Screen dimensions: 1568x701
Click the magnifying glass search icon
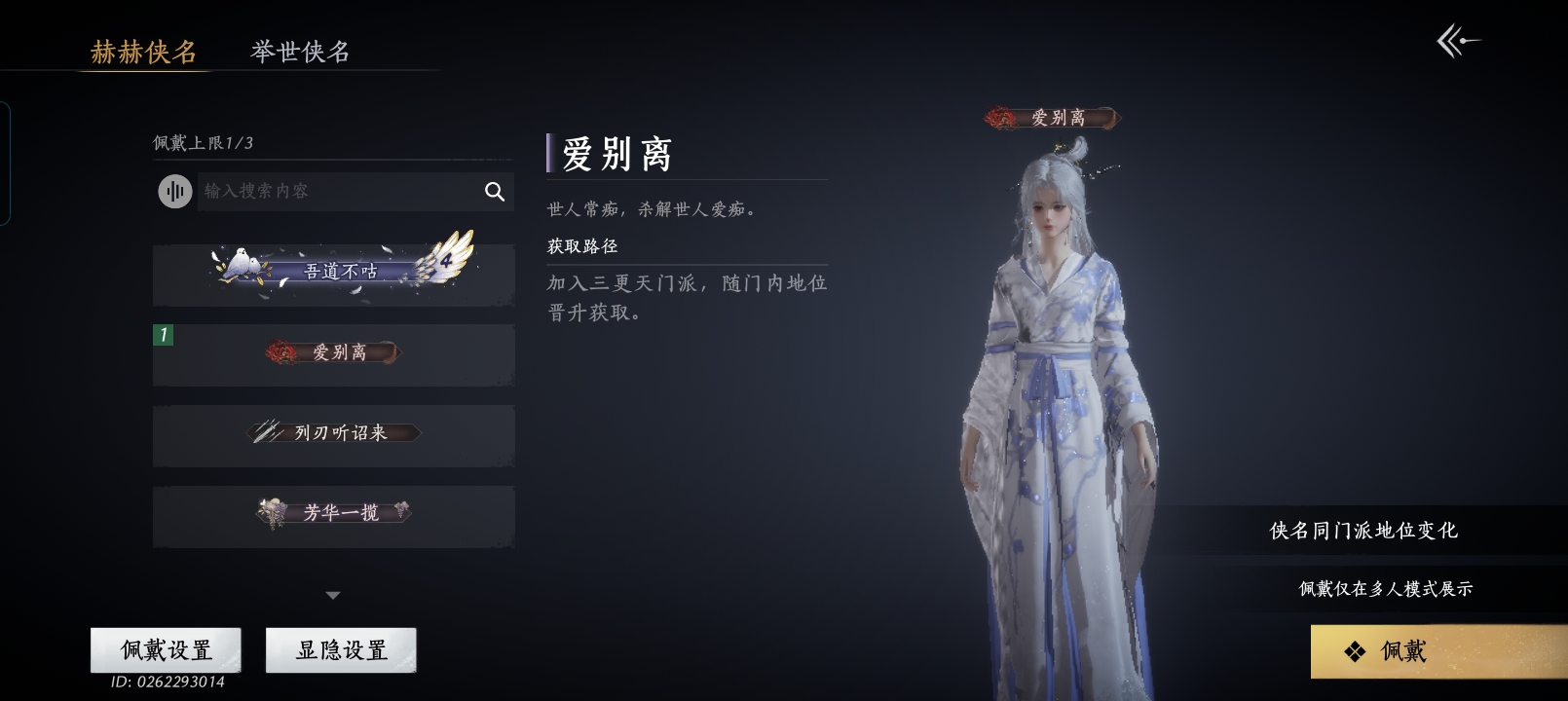(x=495, y=192)
